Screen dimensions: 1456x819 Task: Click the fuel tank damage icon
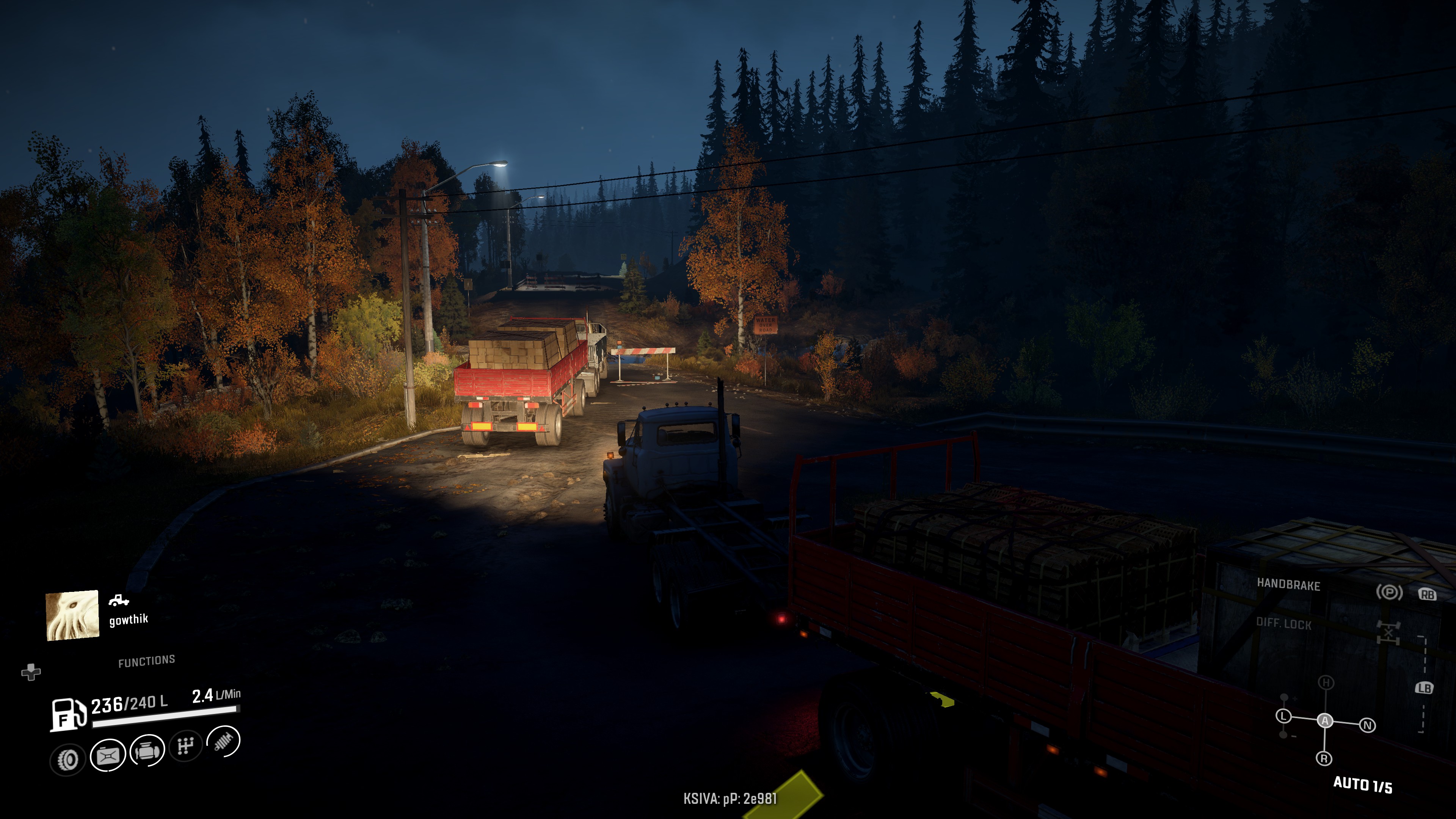click(107, 755)
